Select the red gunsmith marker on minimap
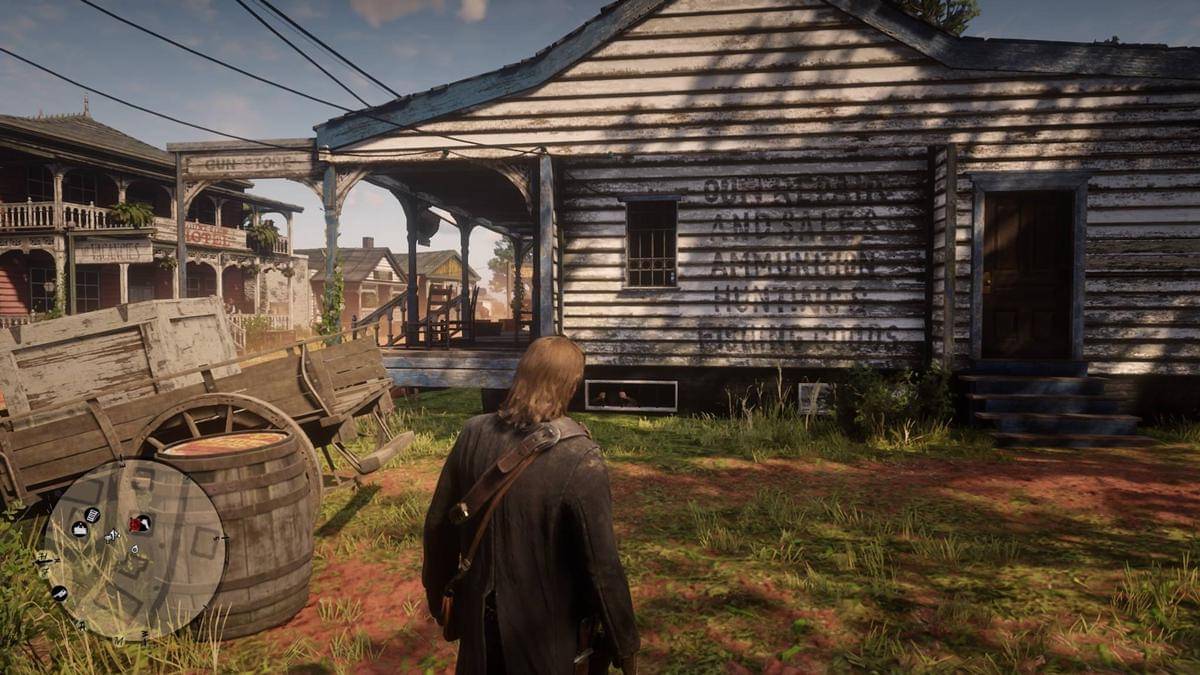 tap(140, 523)
